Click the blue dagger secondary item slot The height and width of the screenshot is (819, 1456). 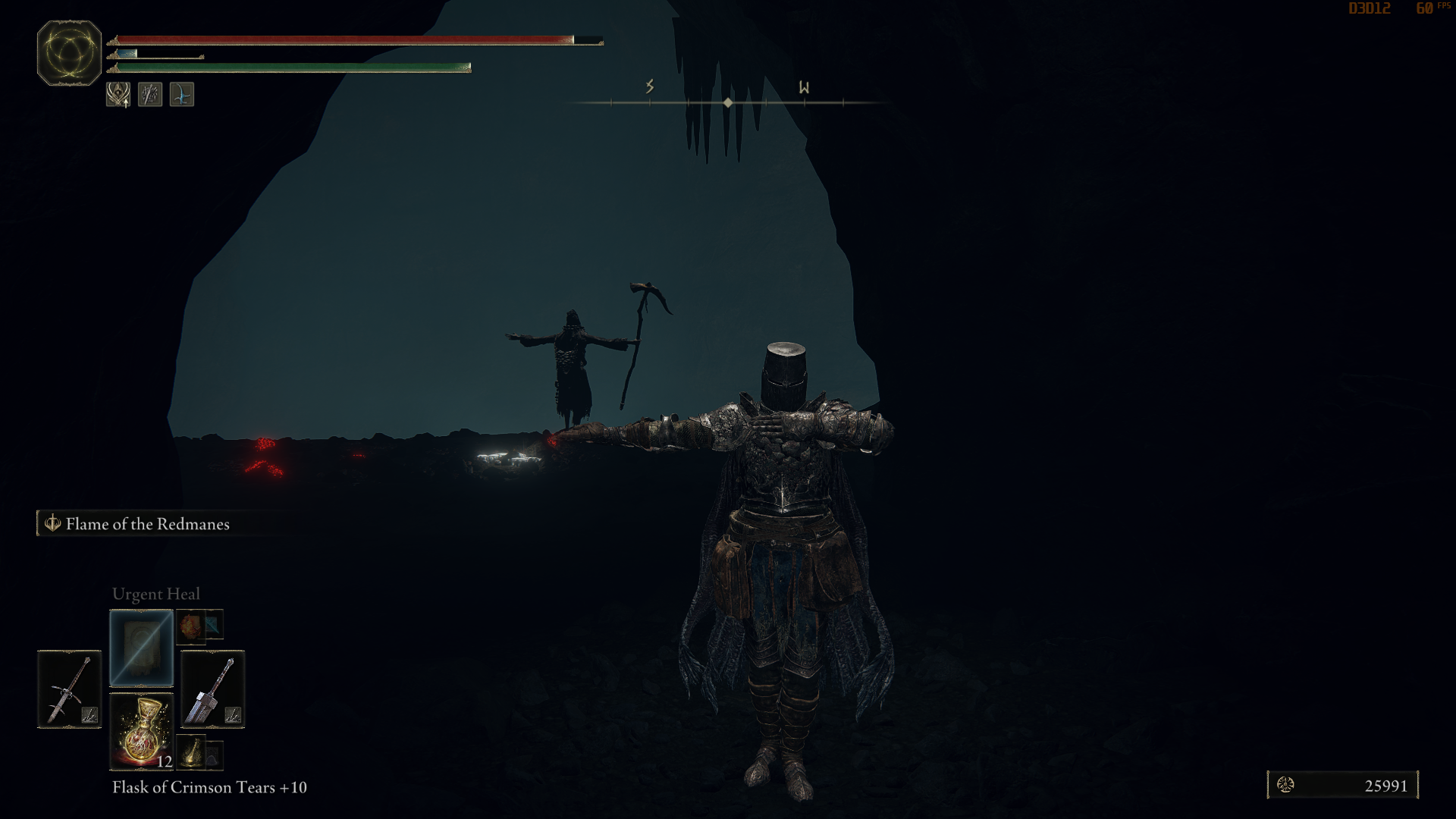[214, 624]
